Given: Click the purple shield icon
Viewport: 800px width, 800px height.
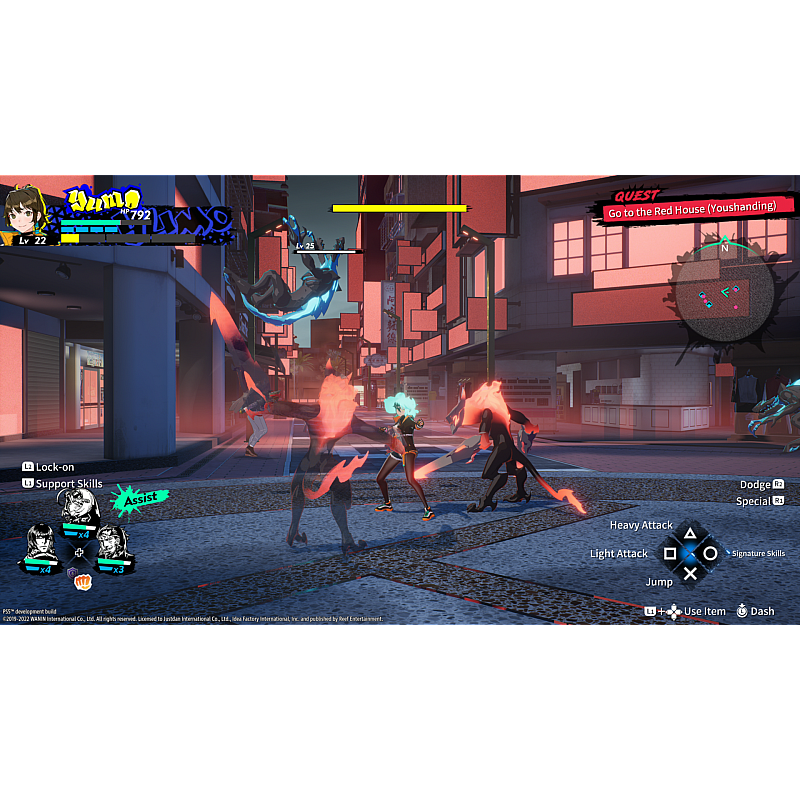Looking at the screenshot, I should pyautogui.click(x=72, y=573).
